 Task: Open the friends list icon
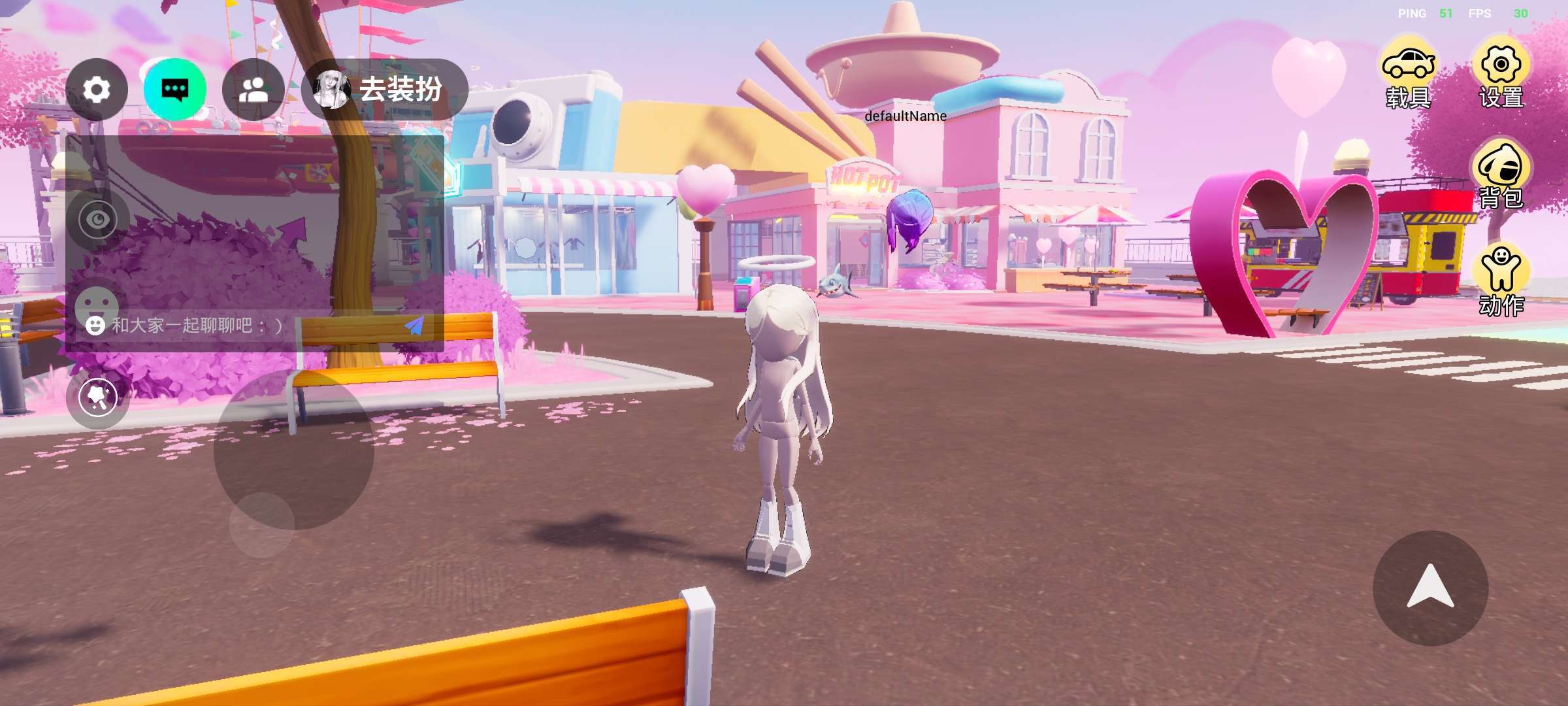click(x=253, y=90)
